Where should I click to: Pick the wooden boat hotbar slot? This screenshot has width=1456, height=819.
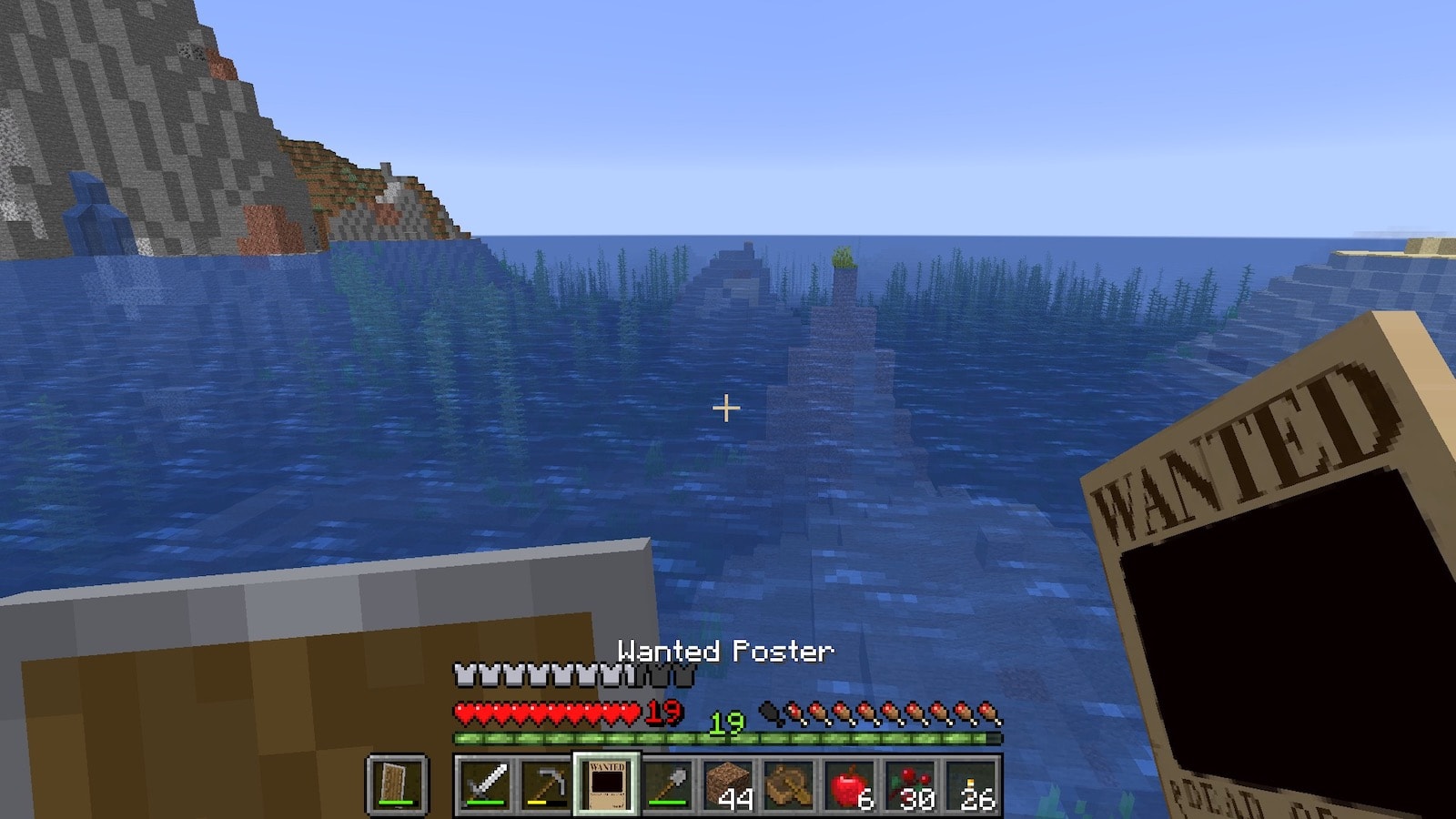[x=789, y=784]
